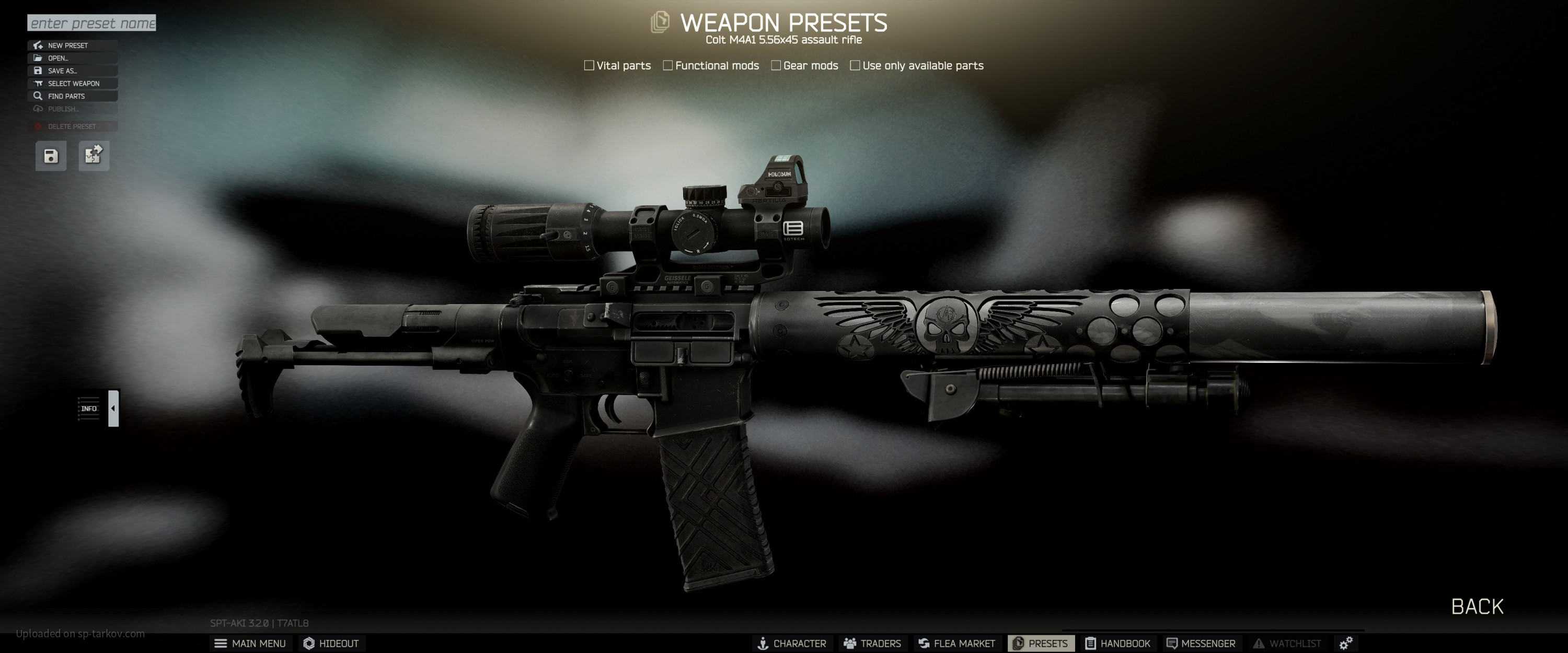
Task: Create a new preset
Action: (x=73, y=45)
